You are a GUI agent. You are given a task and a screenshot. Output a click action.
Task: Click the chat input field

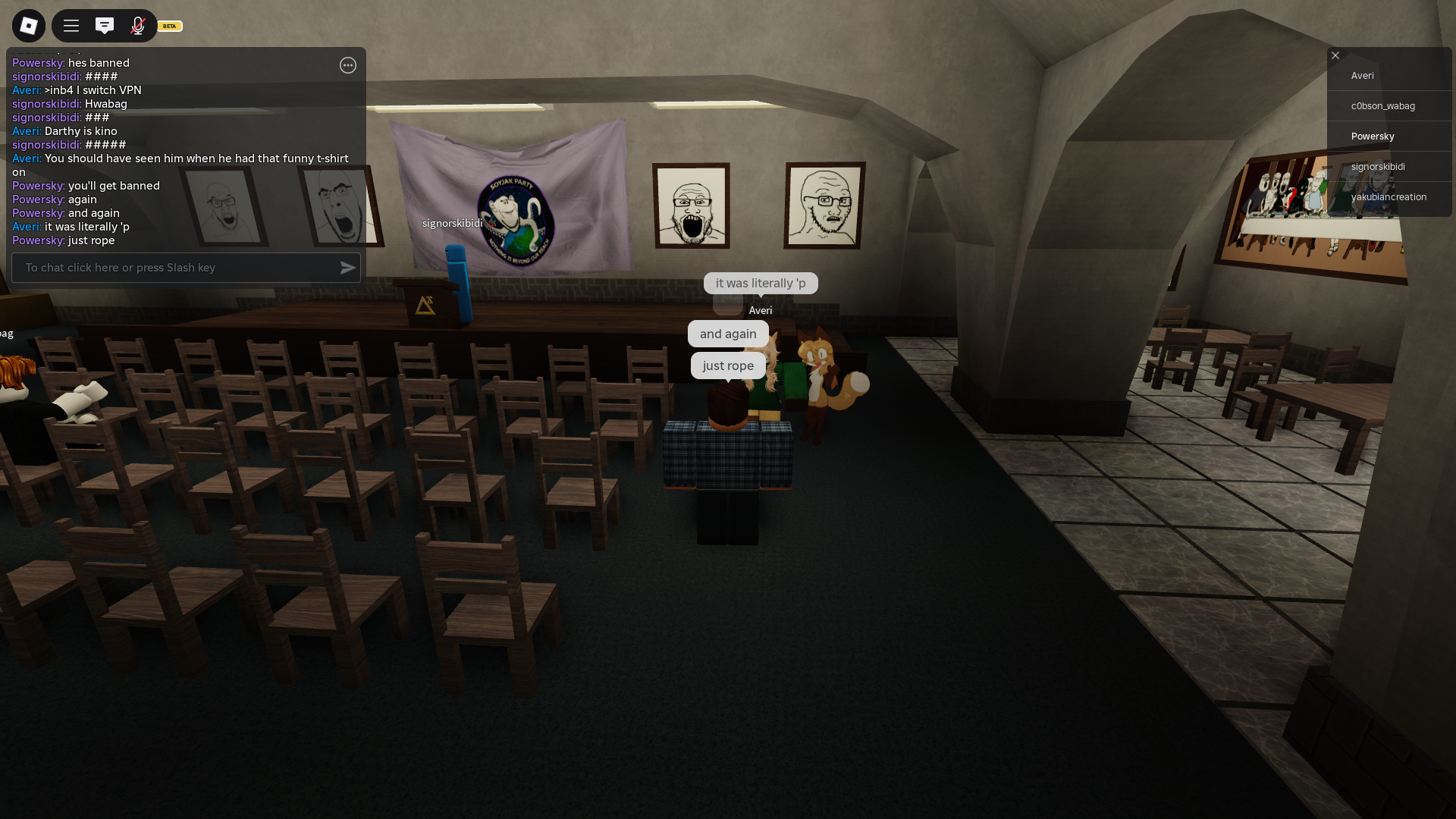[174, 268]
